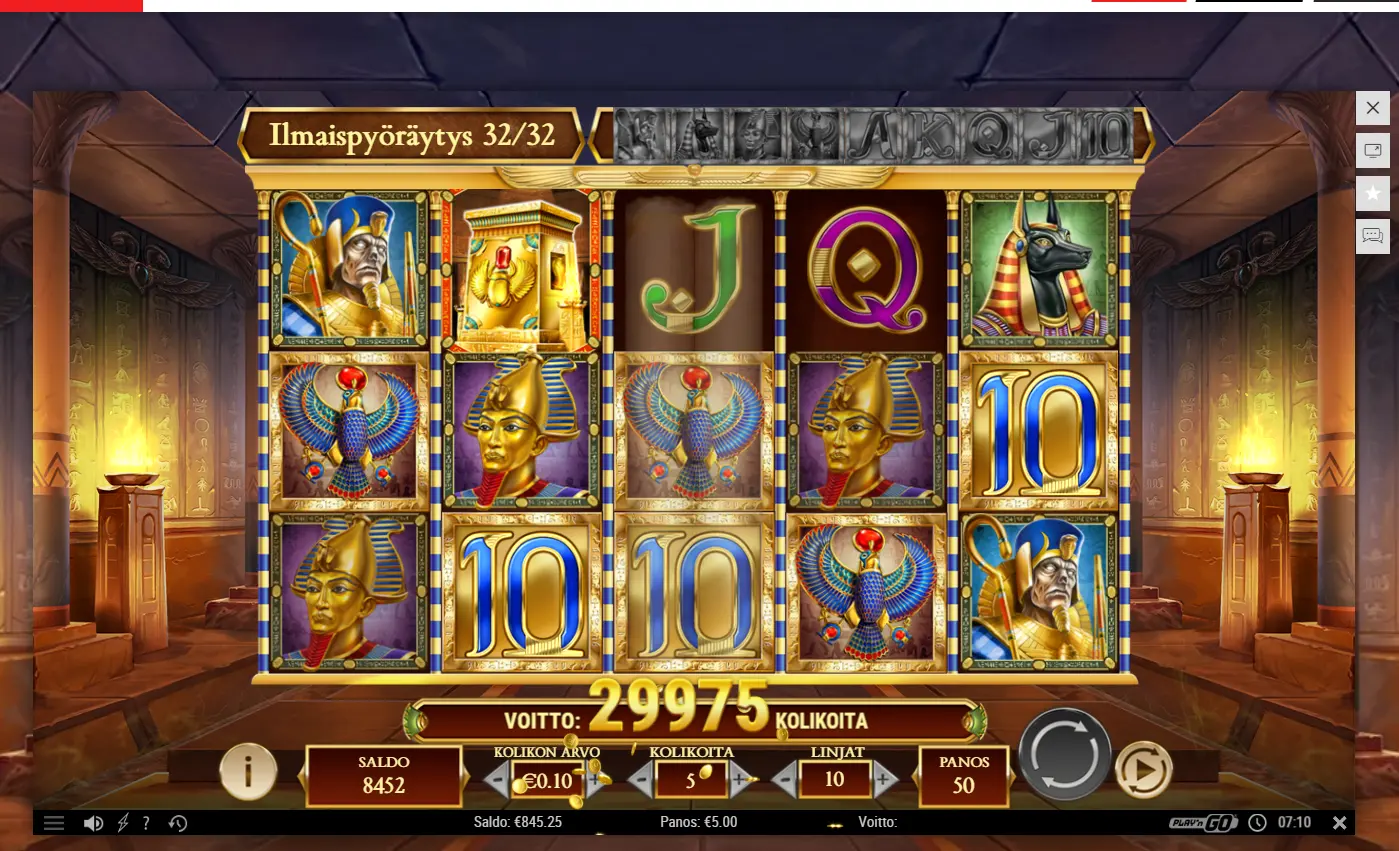Open the game in a pop-out window

[1372, 151]
